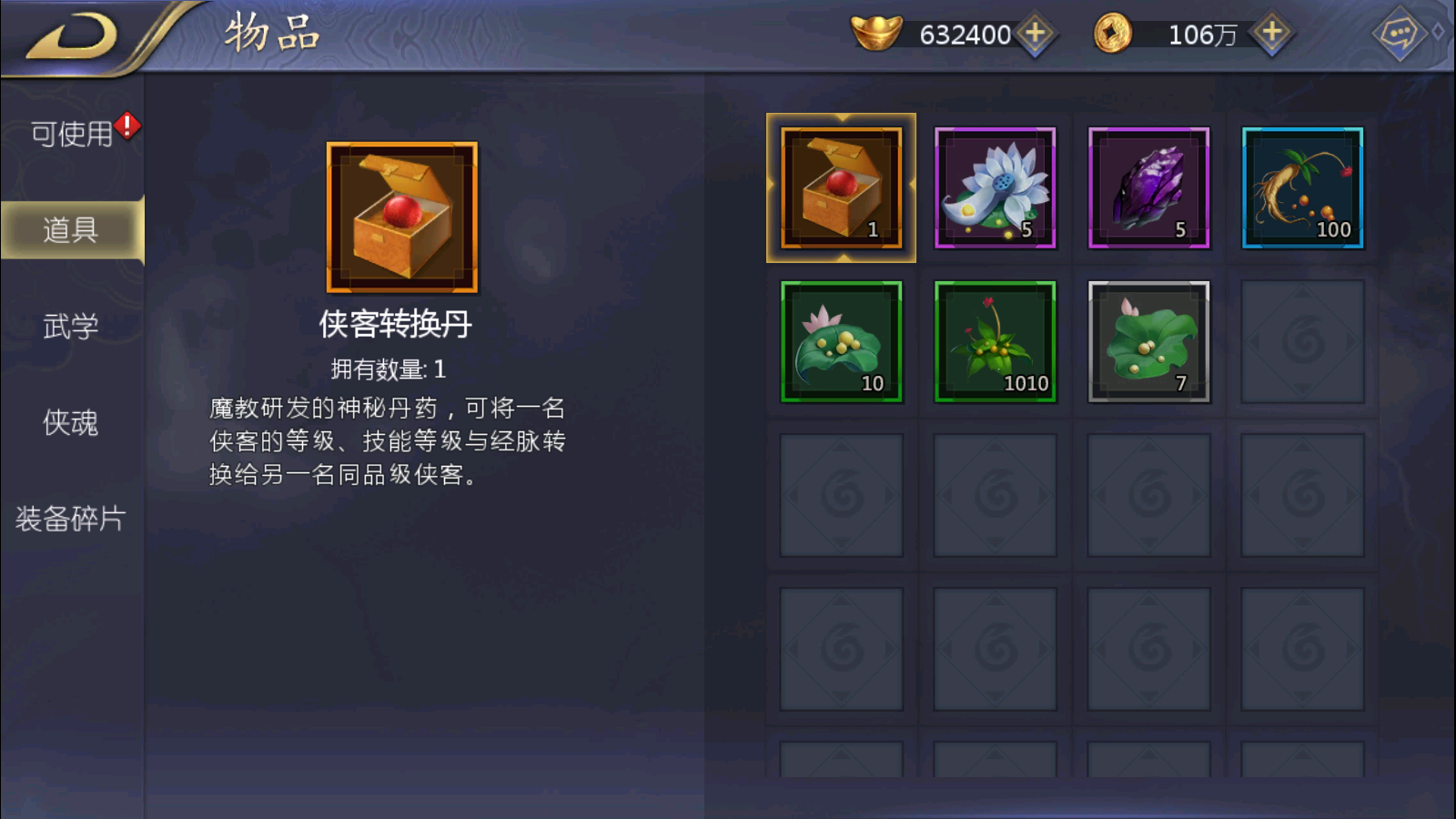Open the 武学 tab
Image resolution: width=1456 pixels, height=819 pixels.
coord(71,326)
